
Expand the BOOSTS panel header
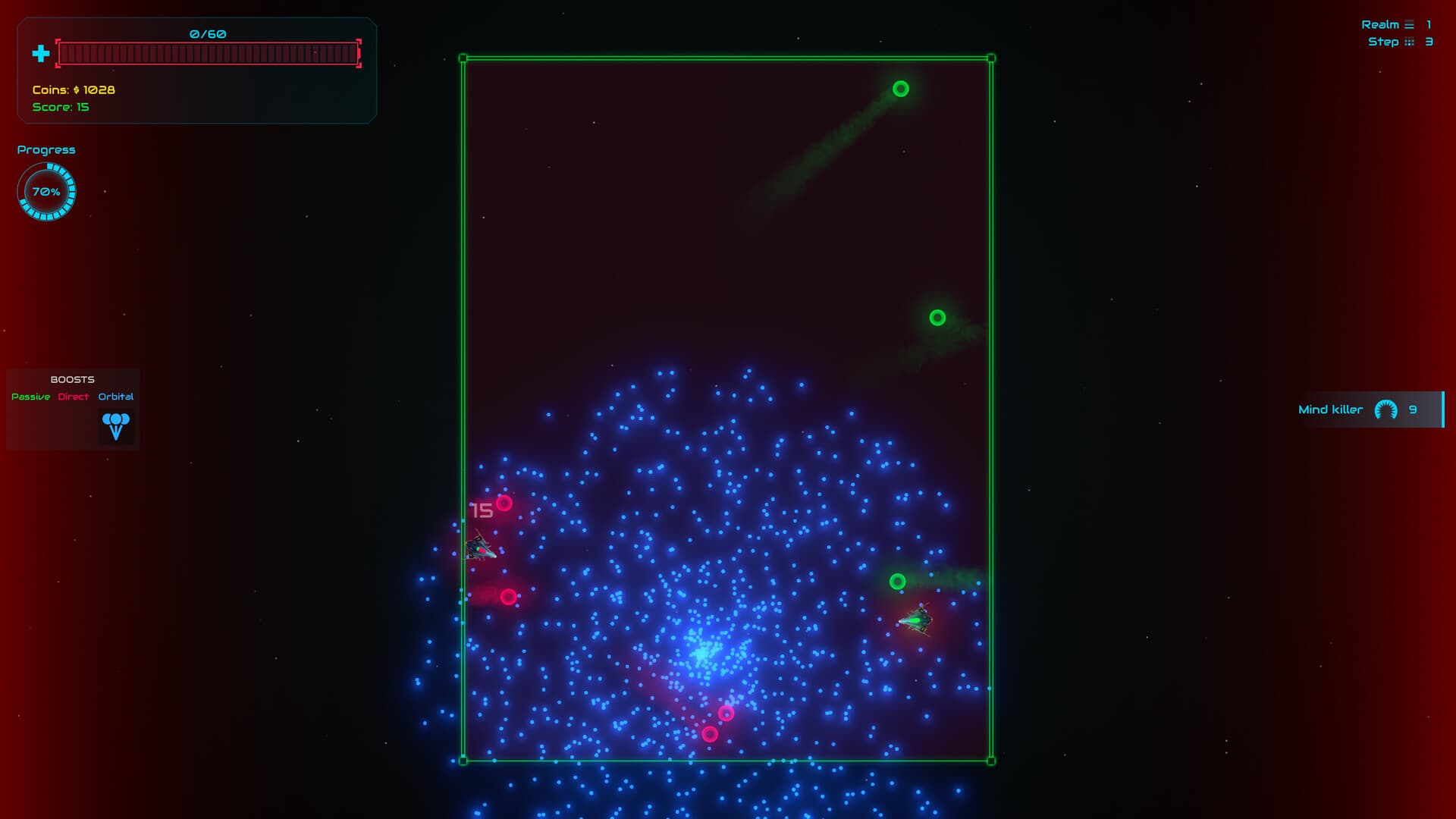(72, 379)
